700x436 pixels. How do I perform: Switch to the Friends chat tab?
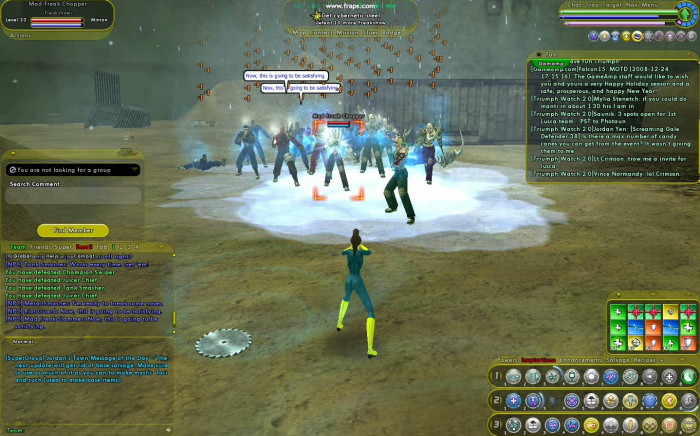click(42, 245)
